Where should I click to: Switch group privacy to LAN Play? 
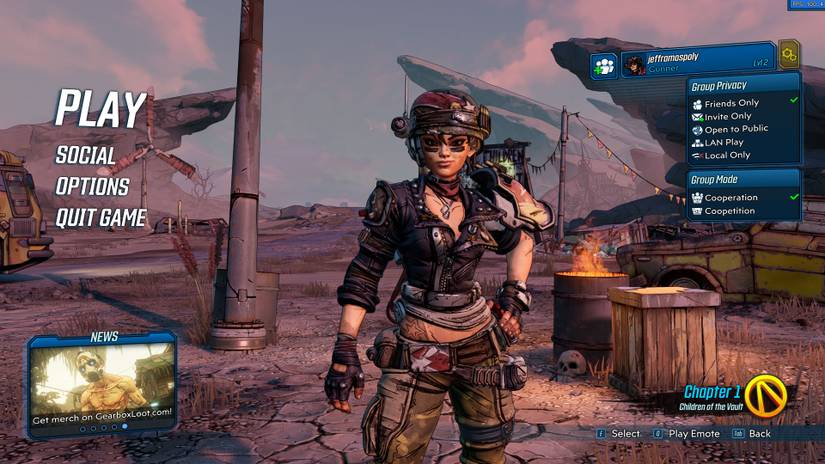tap(724, 142)
